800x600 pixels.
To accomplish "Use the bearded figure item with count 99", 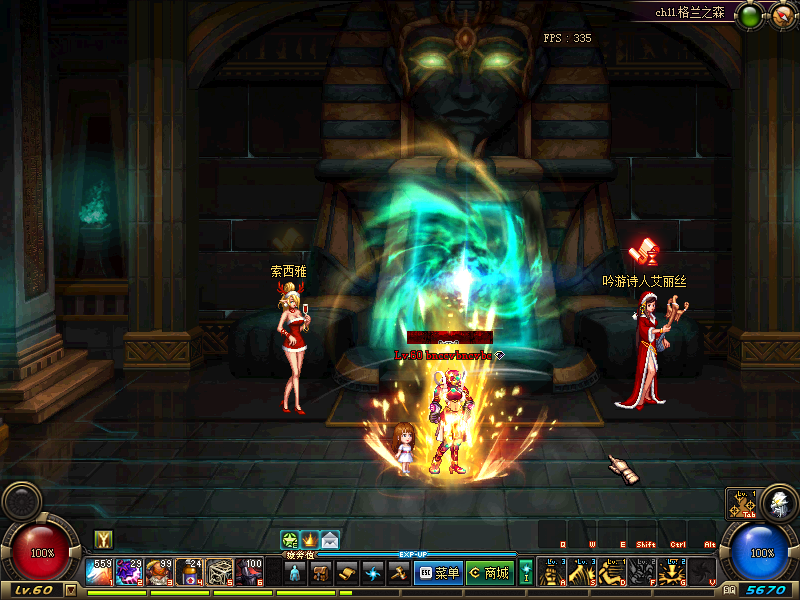I will coord(160,572).
